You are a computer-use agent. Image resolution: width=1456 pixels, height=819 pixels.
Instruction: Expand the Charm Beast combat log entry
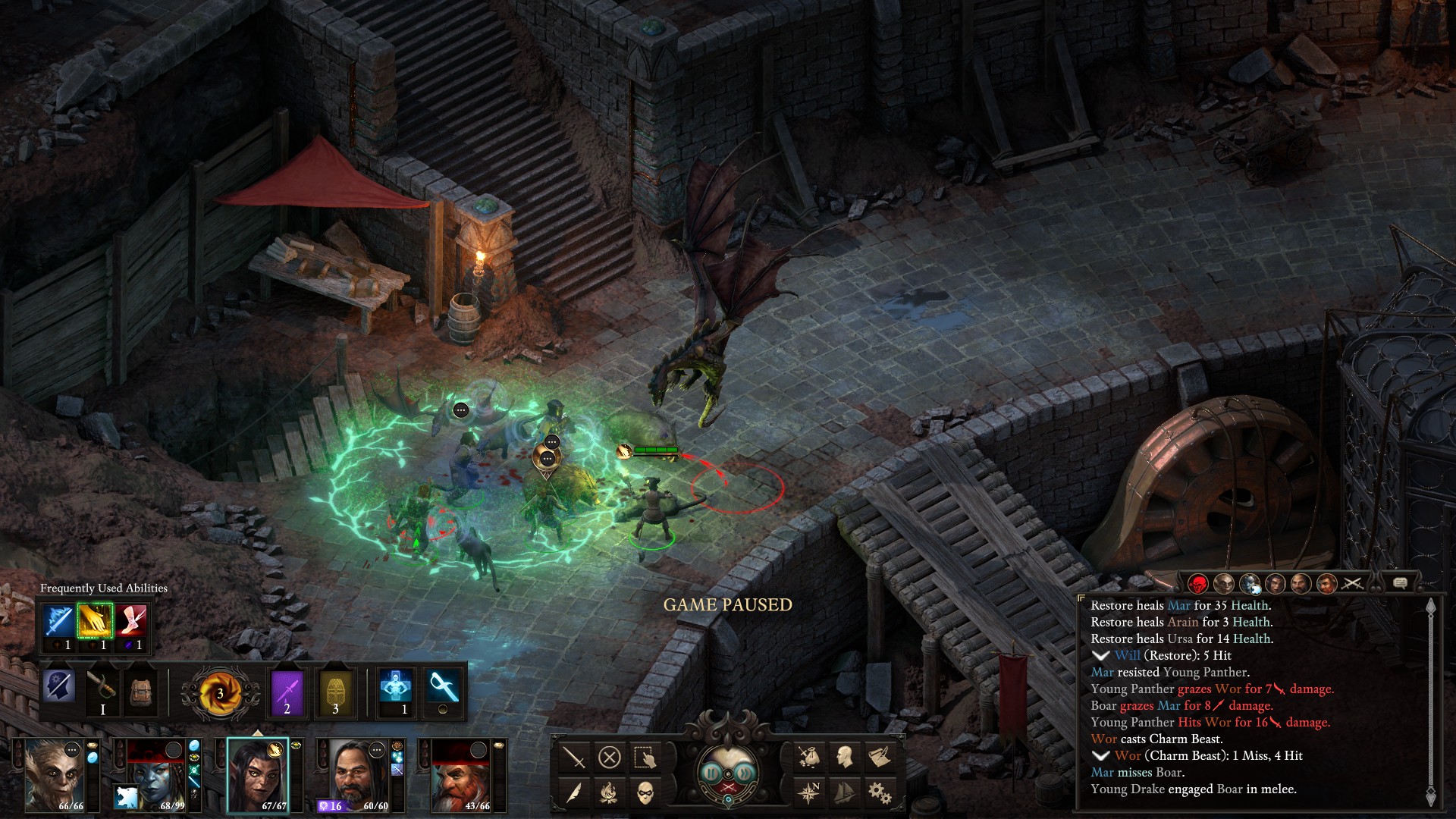point(1101,756)
